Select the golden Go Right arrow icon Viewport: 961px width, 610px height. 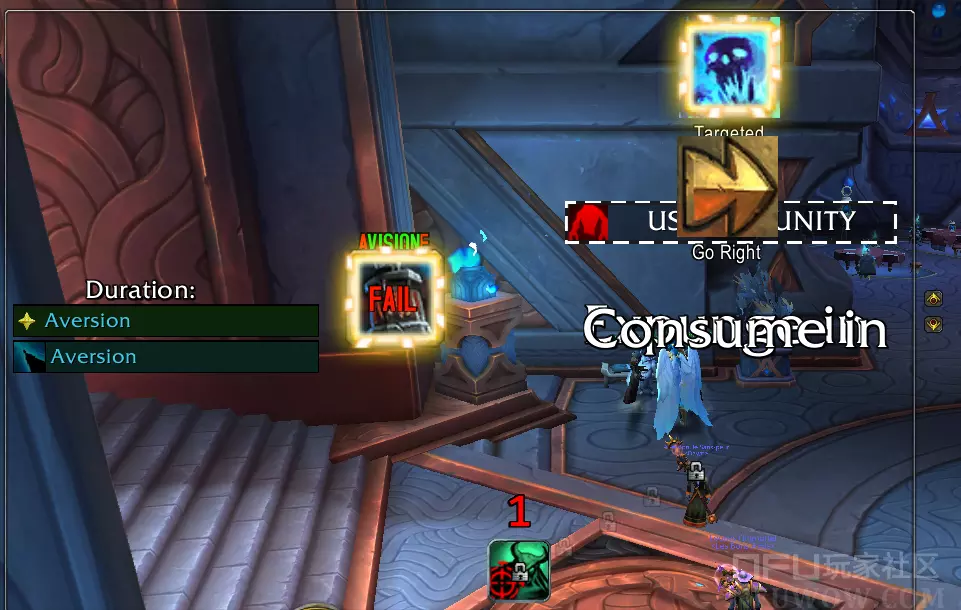(727, 187)
